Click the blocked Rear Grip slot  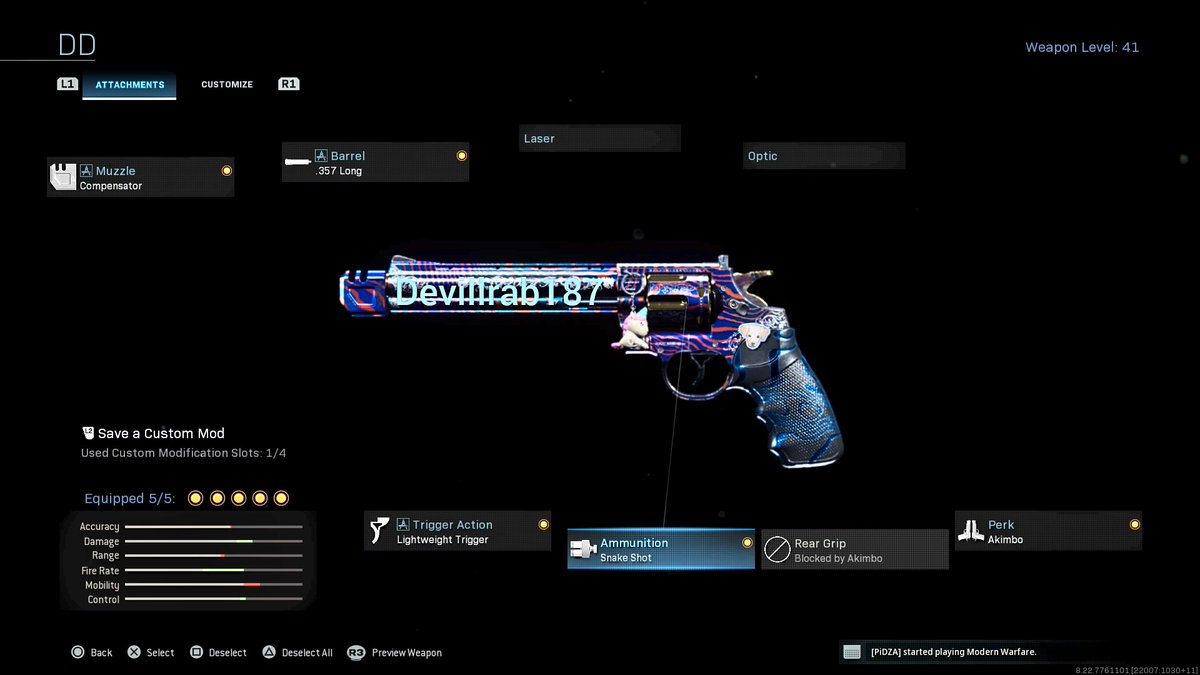(x=855, y=550)
